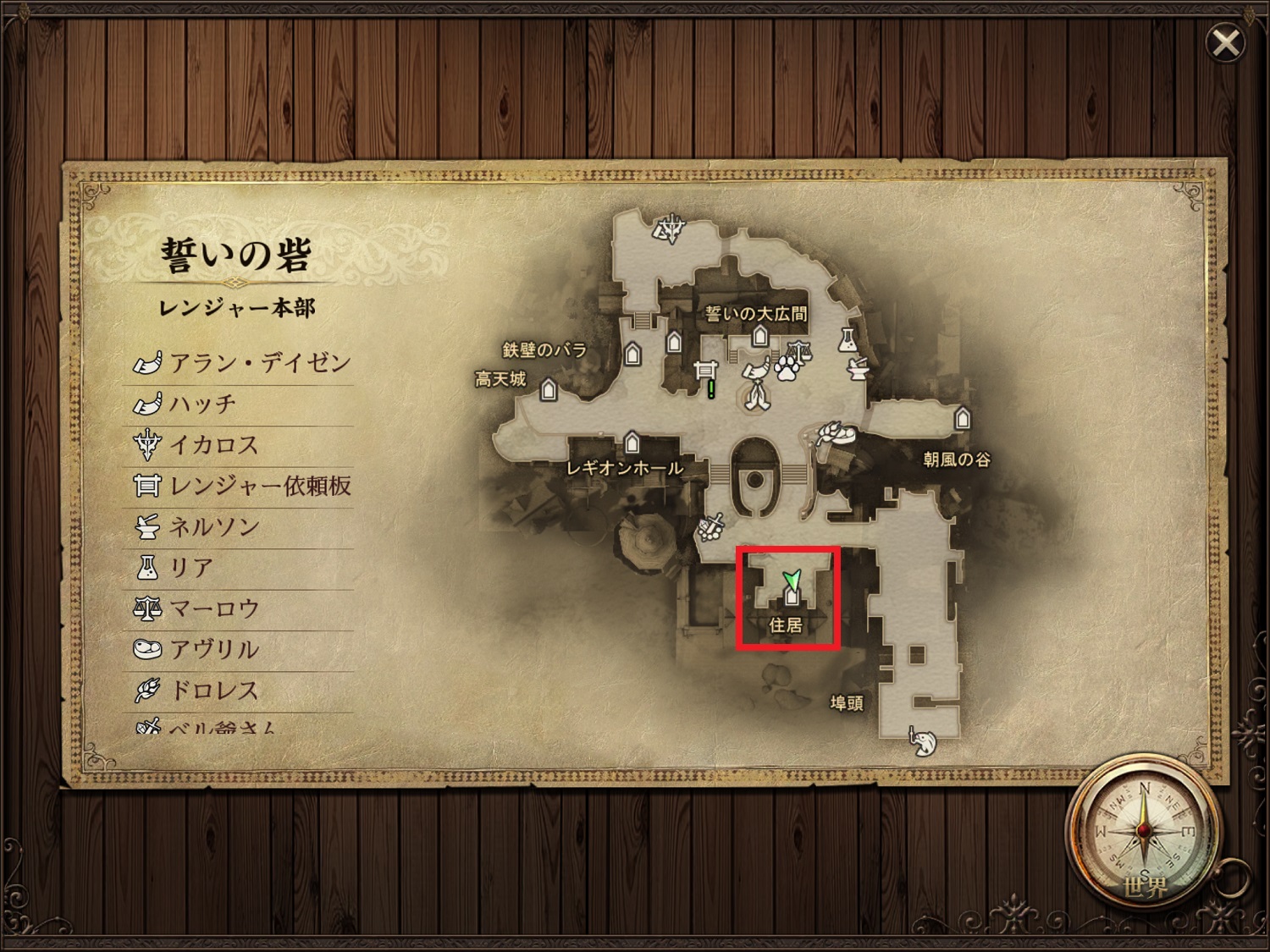Select アラン・デイゼン in the legend list
The height and width of the screenshot is (952, 1270).
coord(242,364)
